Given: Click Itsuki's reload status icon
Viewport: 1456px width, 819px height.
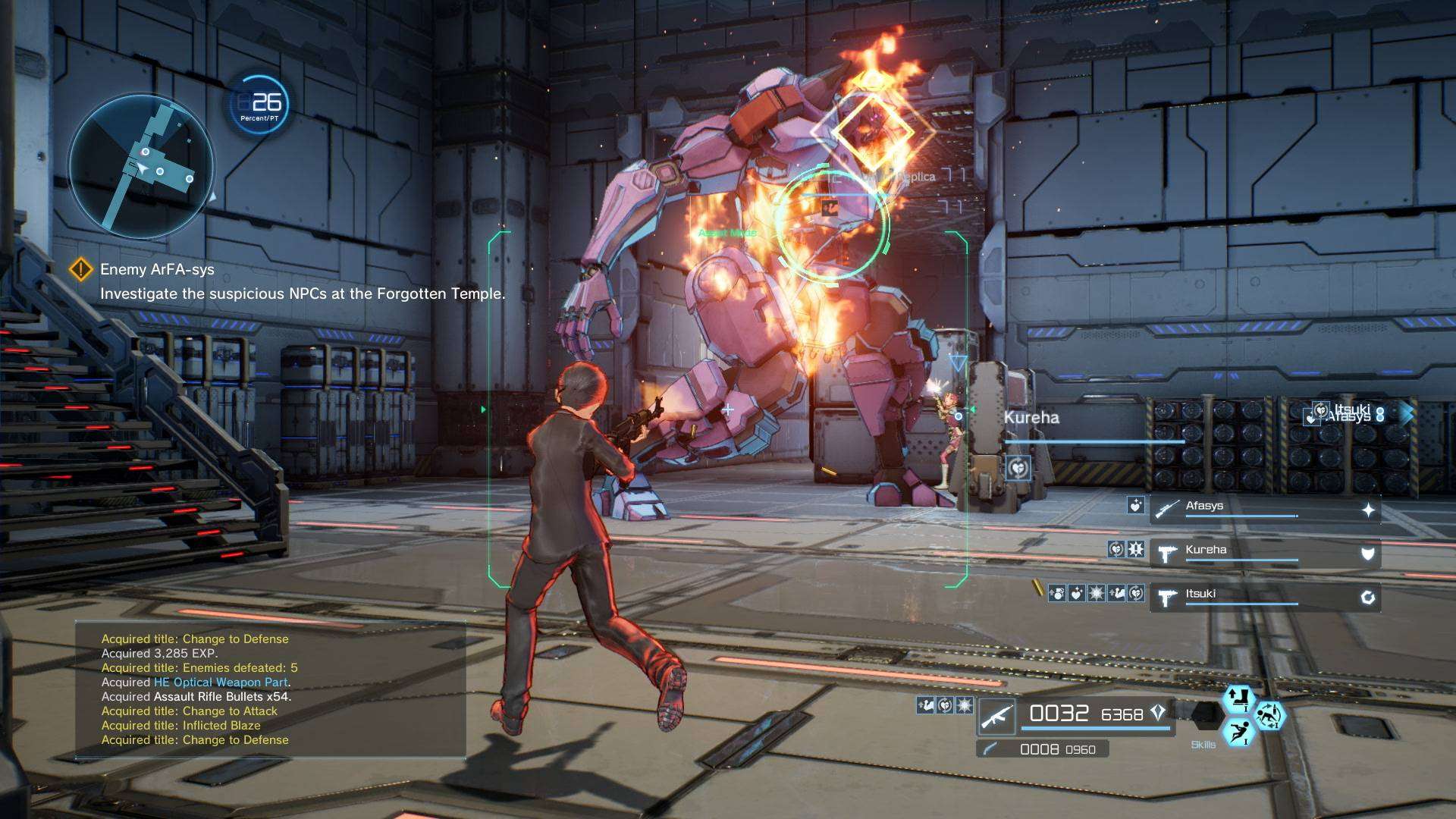Looking at the screenshot, I should click(x=1368, y=598).
